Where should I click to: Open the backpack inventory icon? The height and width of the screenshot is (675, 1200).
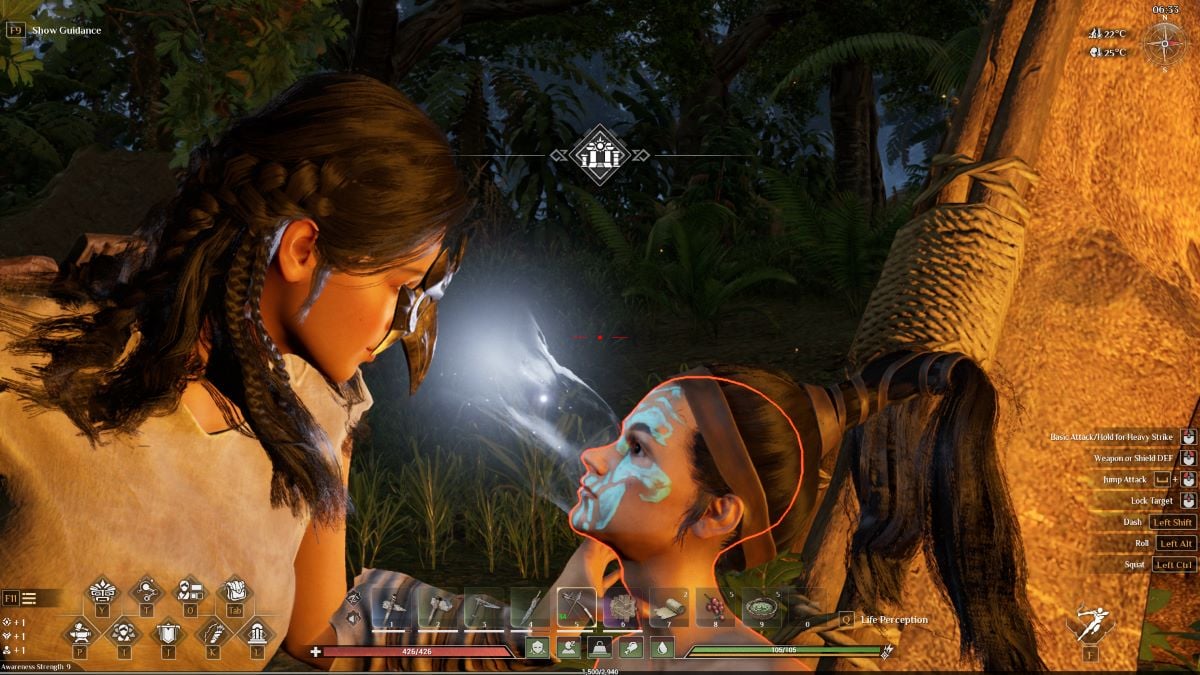pos(234,590)
